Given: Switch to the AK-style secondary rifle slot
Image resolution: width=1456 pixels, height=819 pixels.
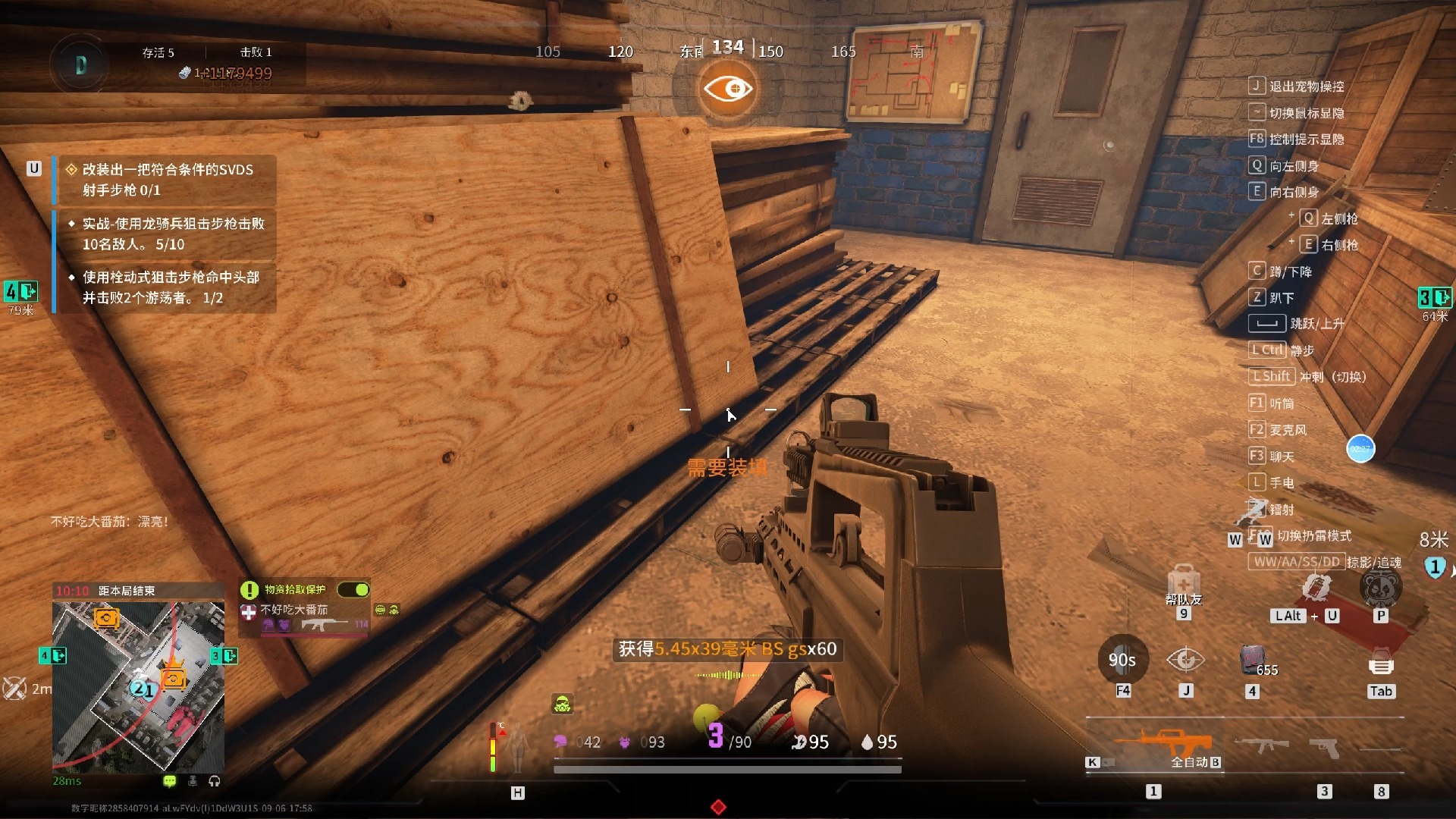Looking at the screenshot, I should [x=1261, y=745].
